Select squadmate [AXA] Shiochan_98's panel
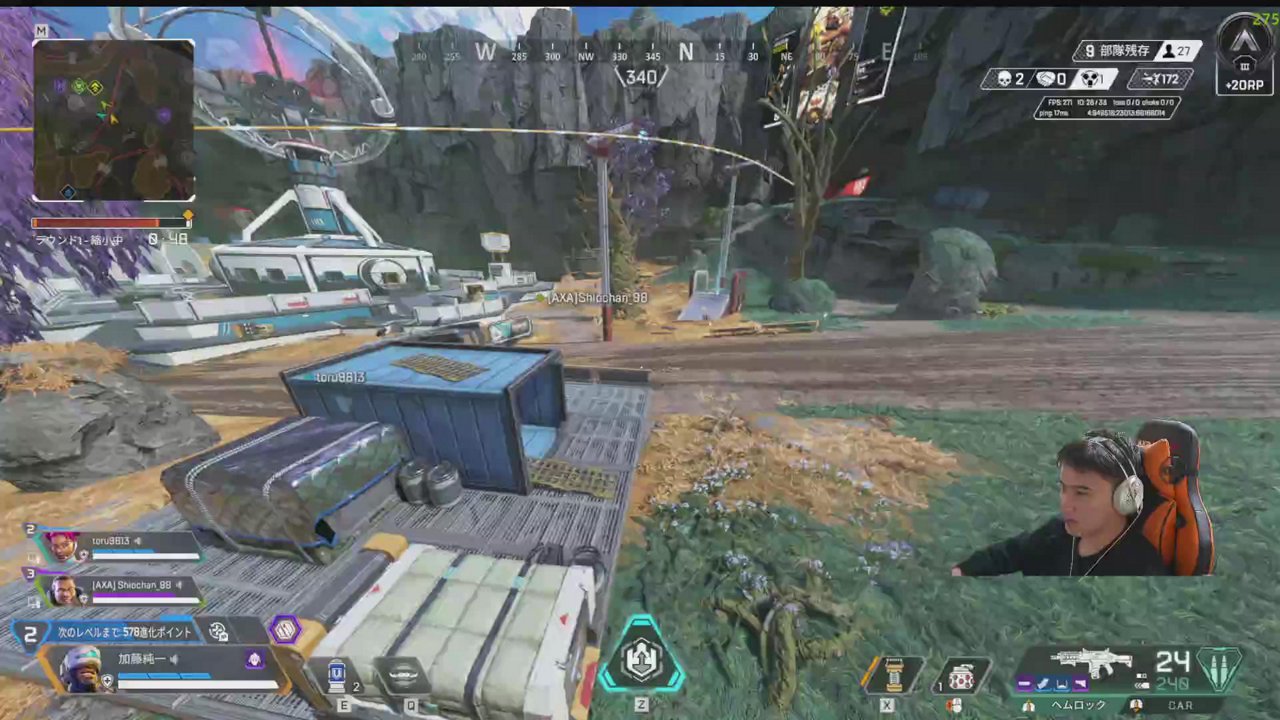1280x720 pixels. click(x=120, y=590)
